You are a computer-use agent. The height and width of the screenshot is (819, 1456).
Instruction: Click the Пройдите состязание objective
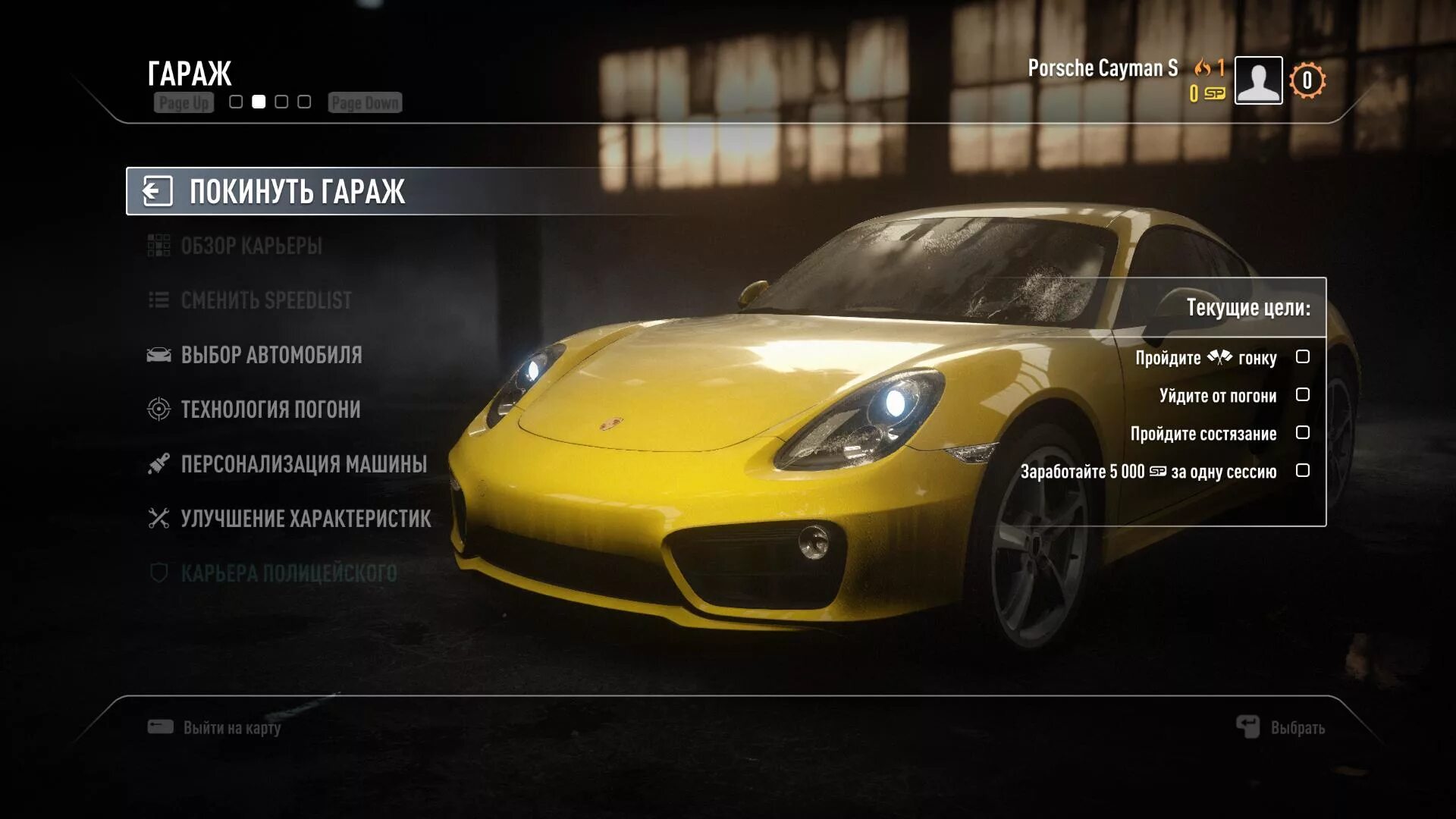(1203, 434)
